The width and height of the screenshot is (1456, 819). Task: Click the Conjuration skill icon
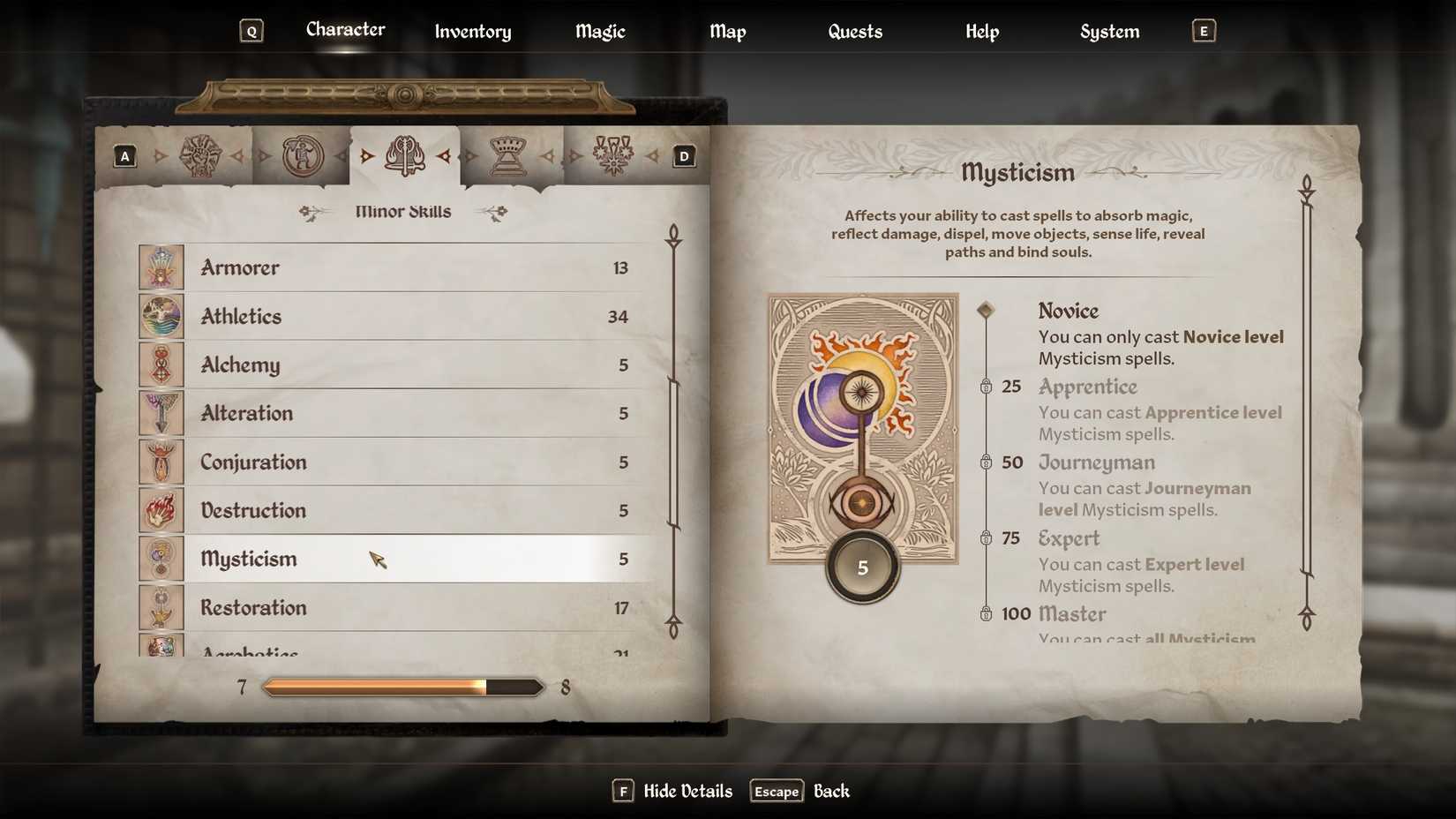coord(161,462)
